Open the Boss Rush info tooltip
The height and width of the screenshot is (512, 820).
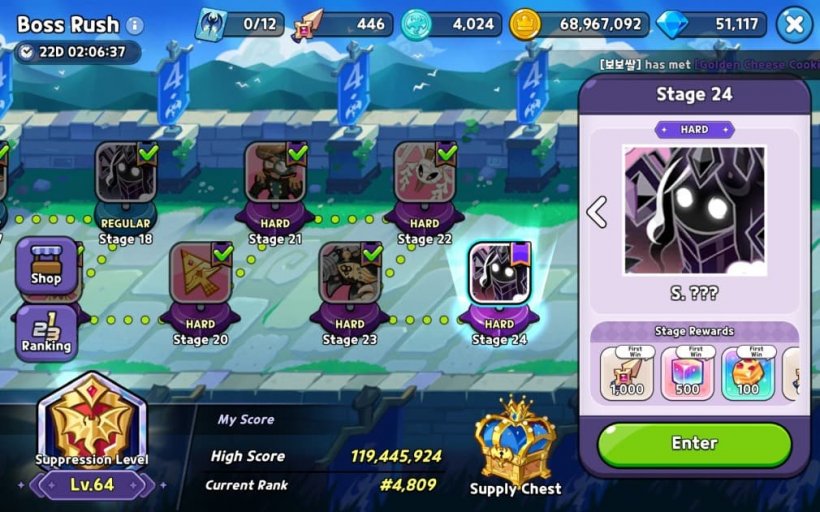[x=135, y=25]
